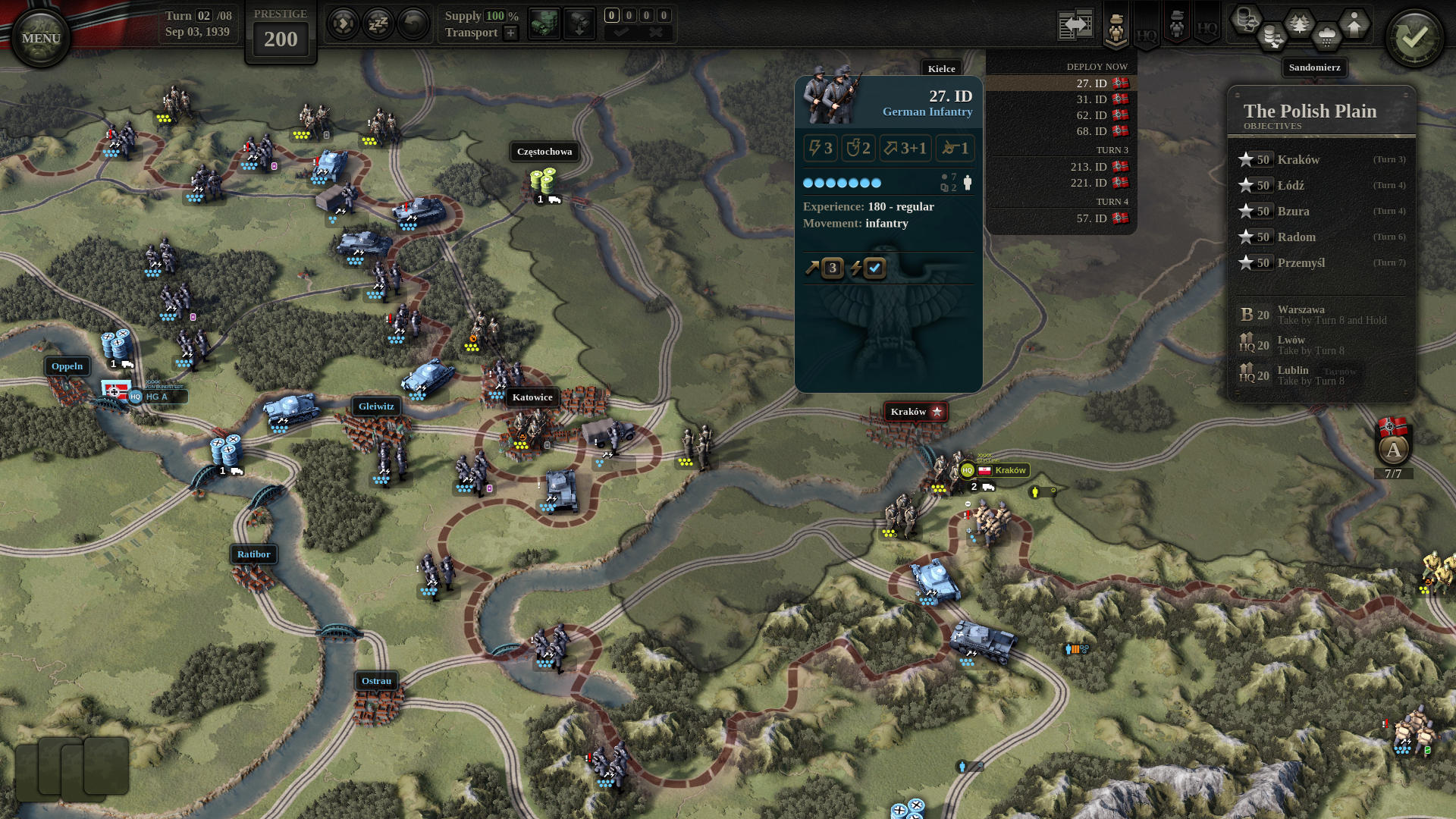This screenshot has width=1456, height=819.
Task: Put the unit to sleep with Zzz icon
Action: tap(378, 23)
